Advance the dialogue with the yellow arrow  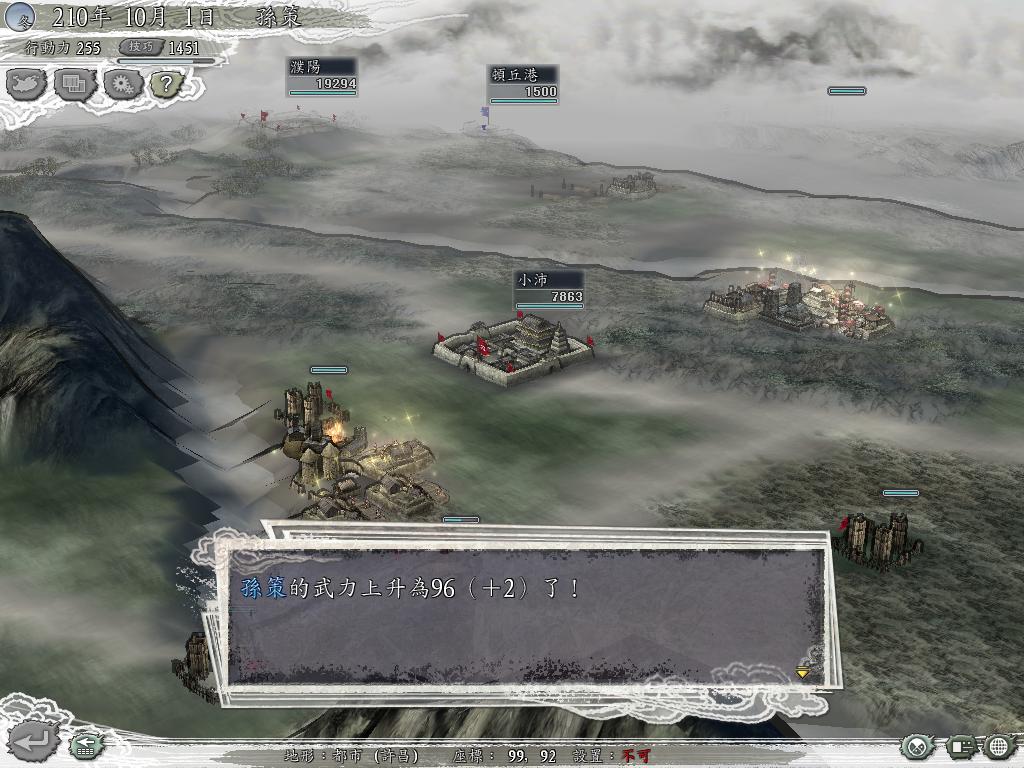click(802, 673)
